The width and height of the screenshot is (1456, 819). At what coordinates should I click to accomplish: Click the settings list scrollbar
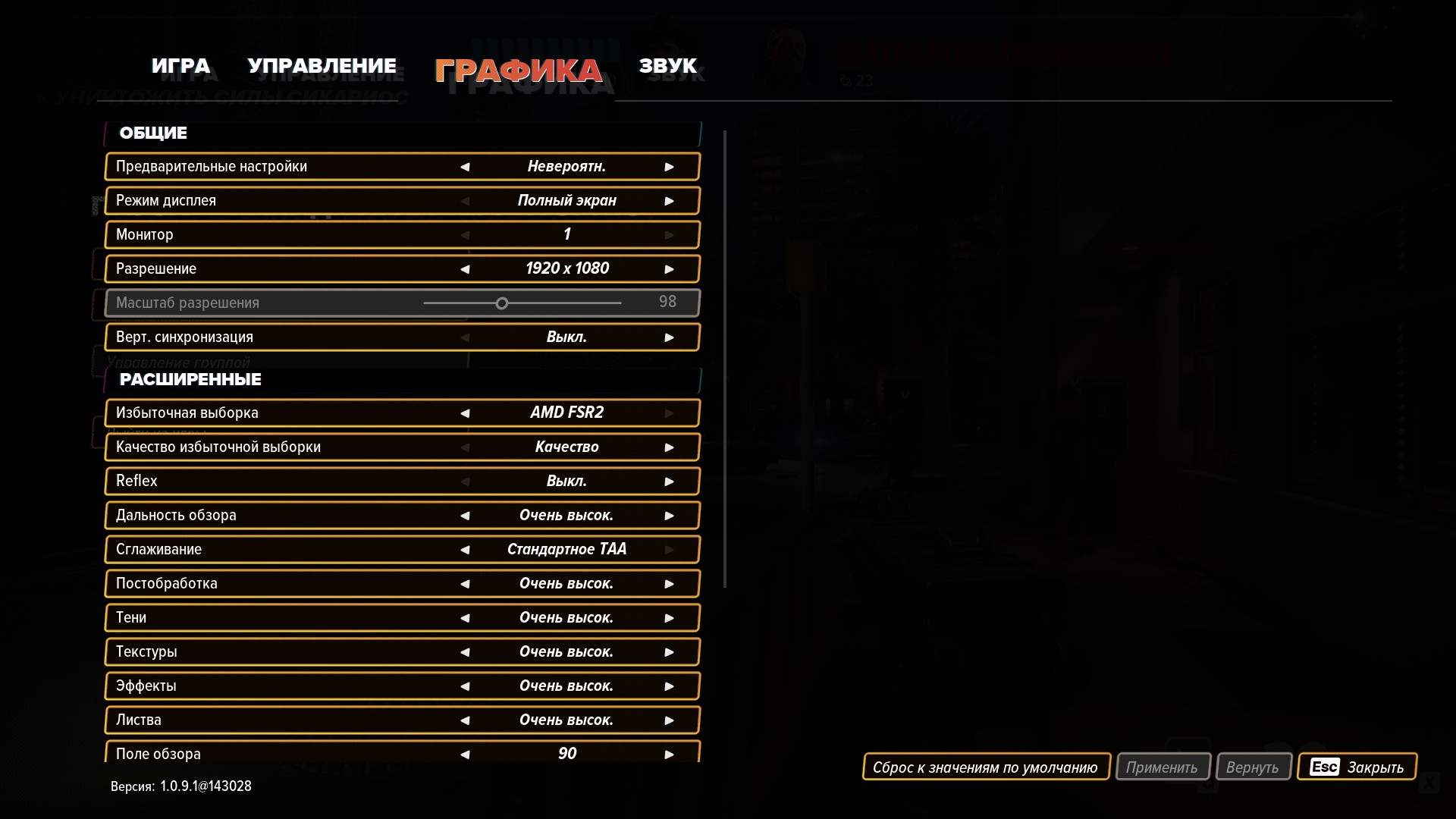click(x=725, y=358)
